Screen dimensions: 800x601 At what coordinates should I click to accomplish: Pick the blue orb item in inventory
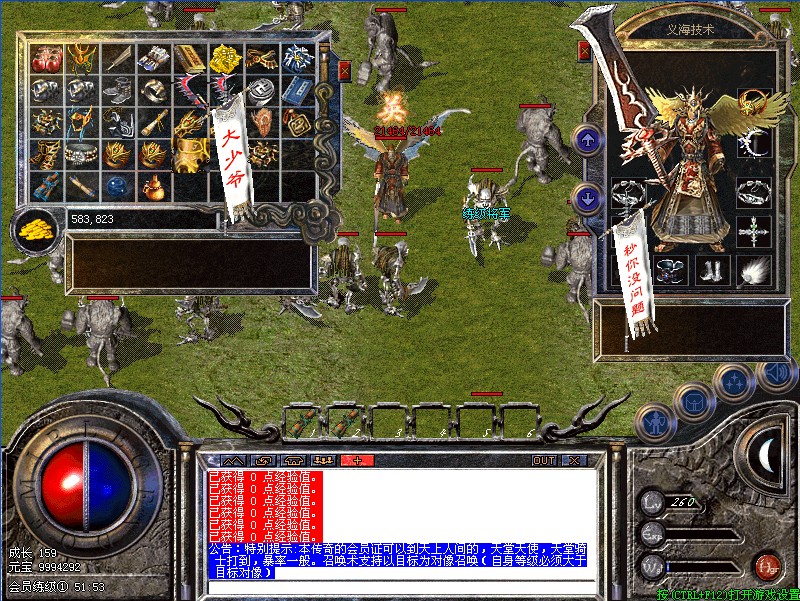tap(117, 185)
